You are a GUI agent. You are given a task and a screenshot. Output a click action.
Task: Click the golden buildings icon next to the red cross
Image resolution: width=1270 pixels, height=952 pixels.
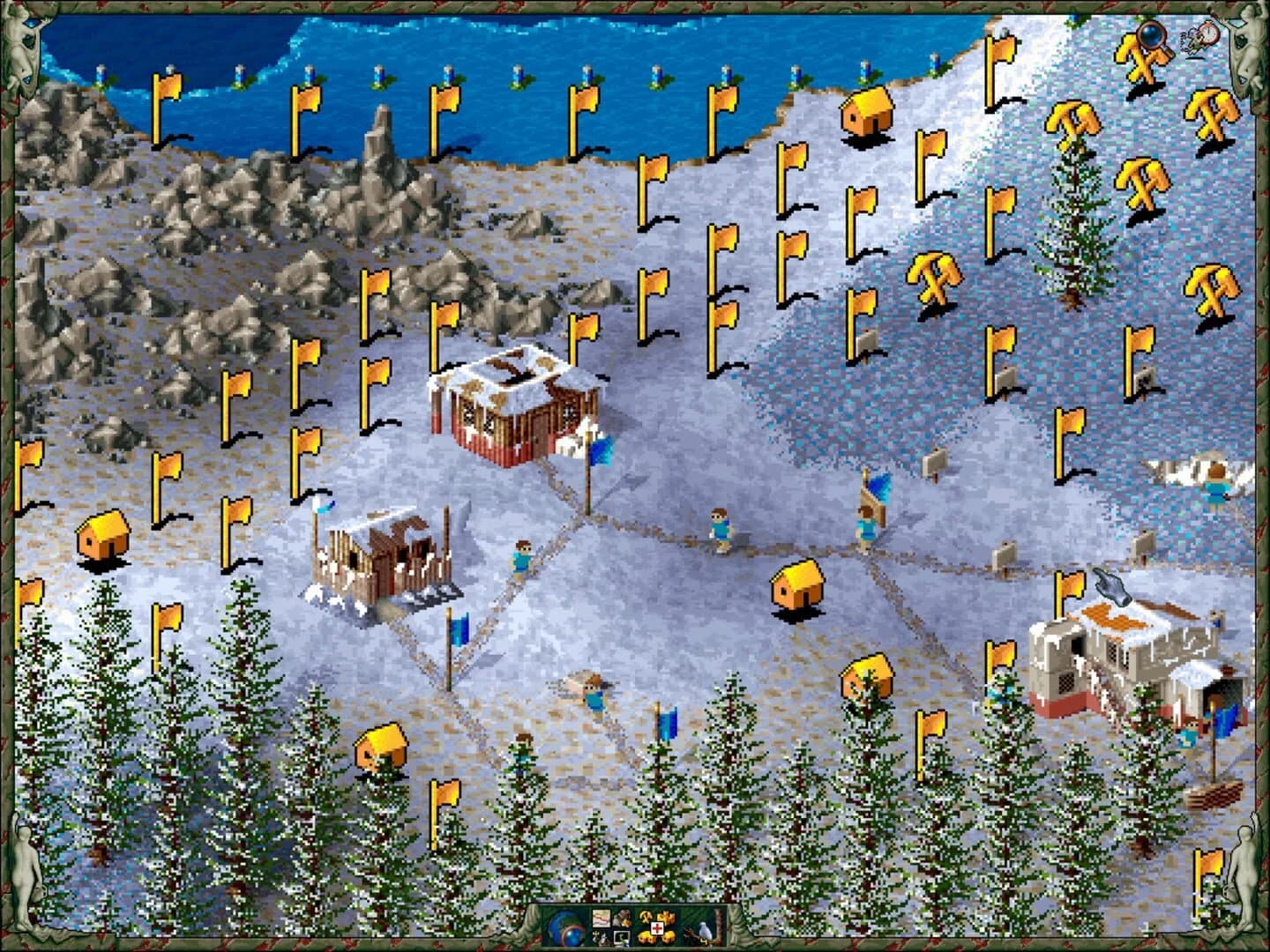[x=668, y=916]
